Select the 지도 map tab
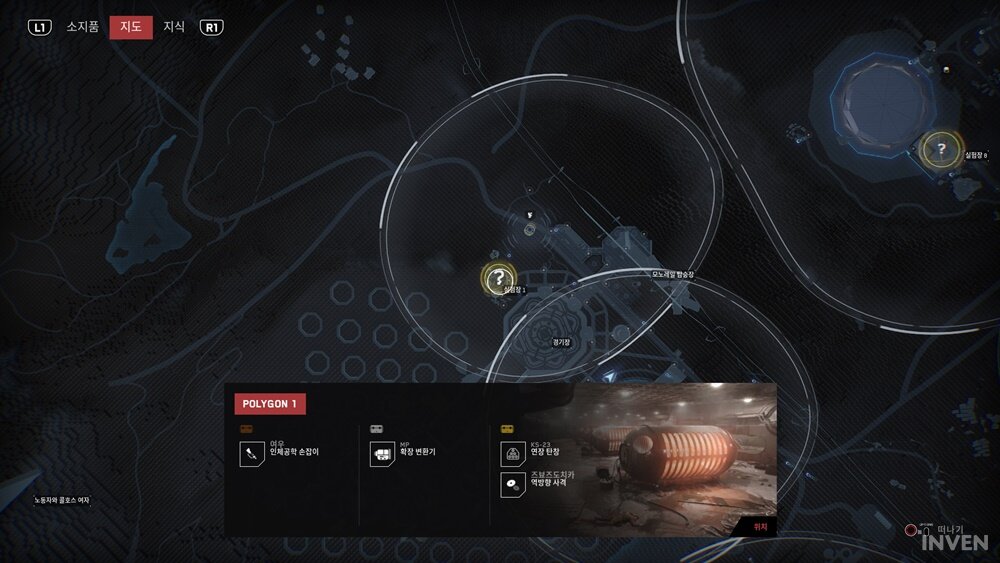The image size is (1000, 563). [x=131, y=27]
